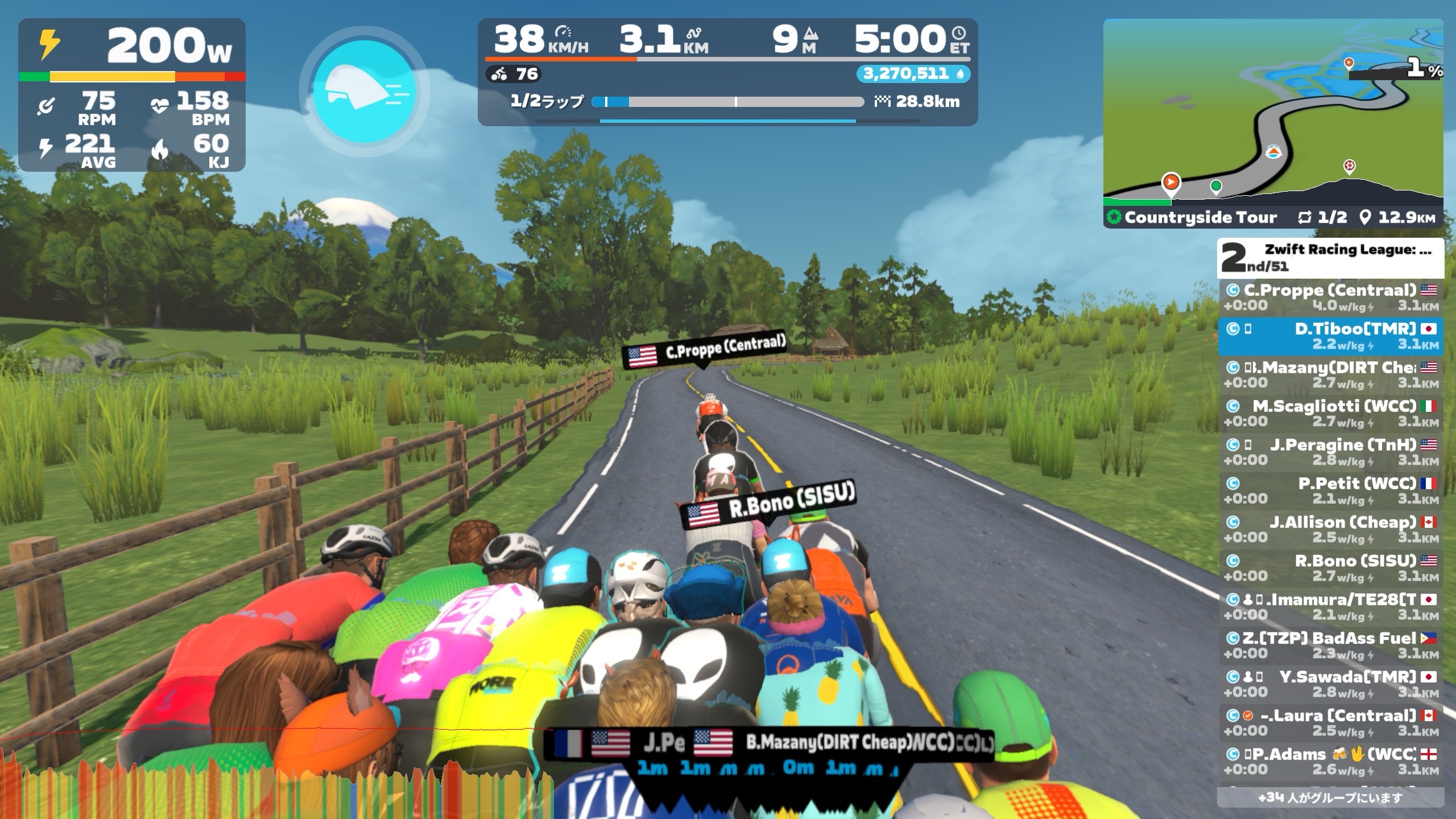The width and height of the screenshot is (1456, 819).
Task: Activate the aero helmet power-up
Action: (x=364, y=91)
